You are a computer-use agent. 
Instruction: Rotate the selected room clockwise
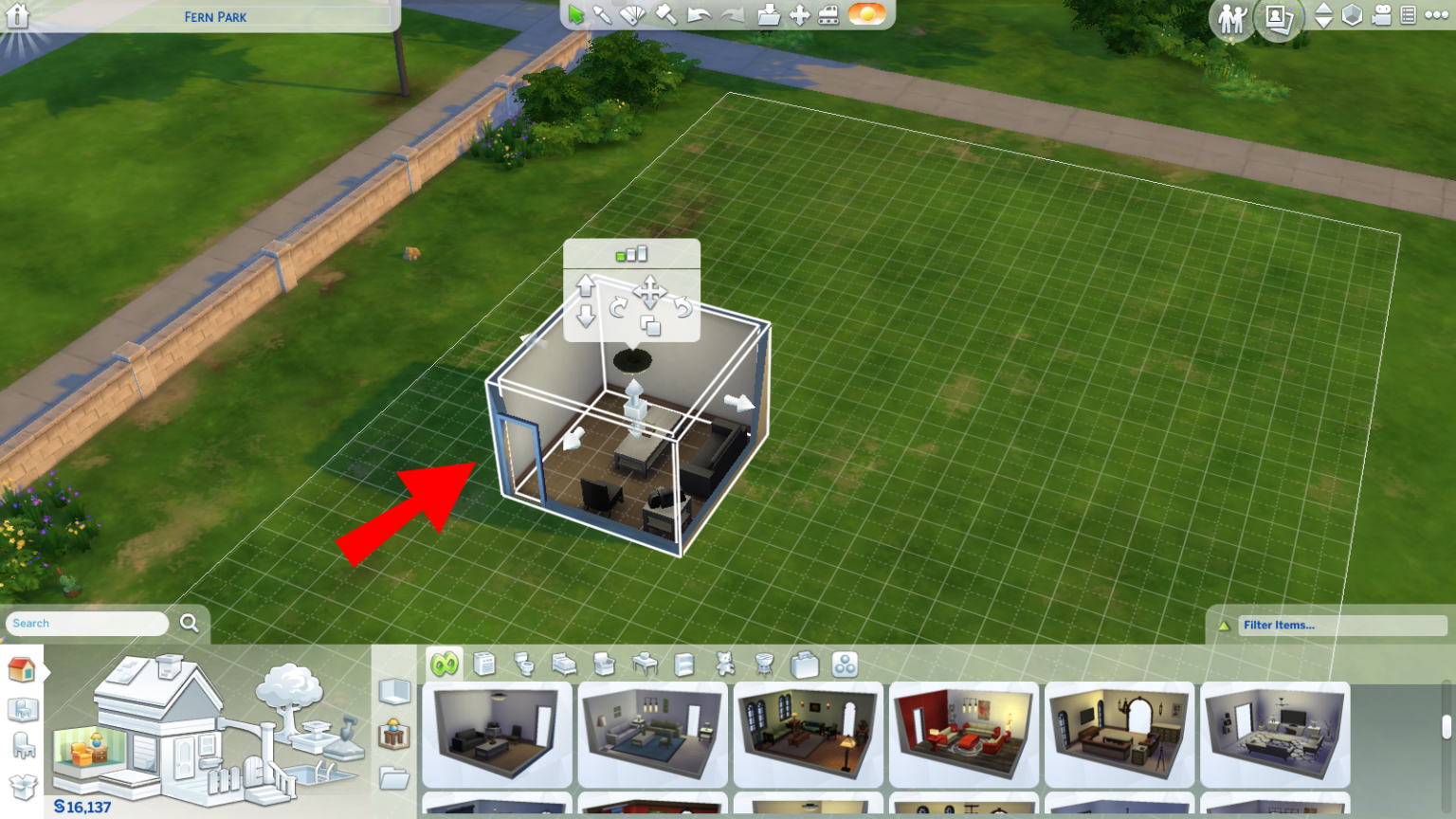[x=616, y=306]
